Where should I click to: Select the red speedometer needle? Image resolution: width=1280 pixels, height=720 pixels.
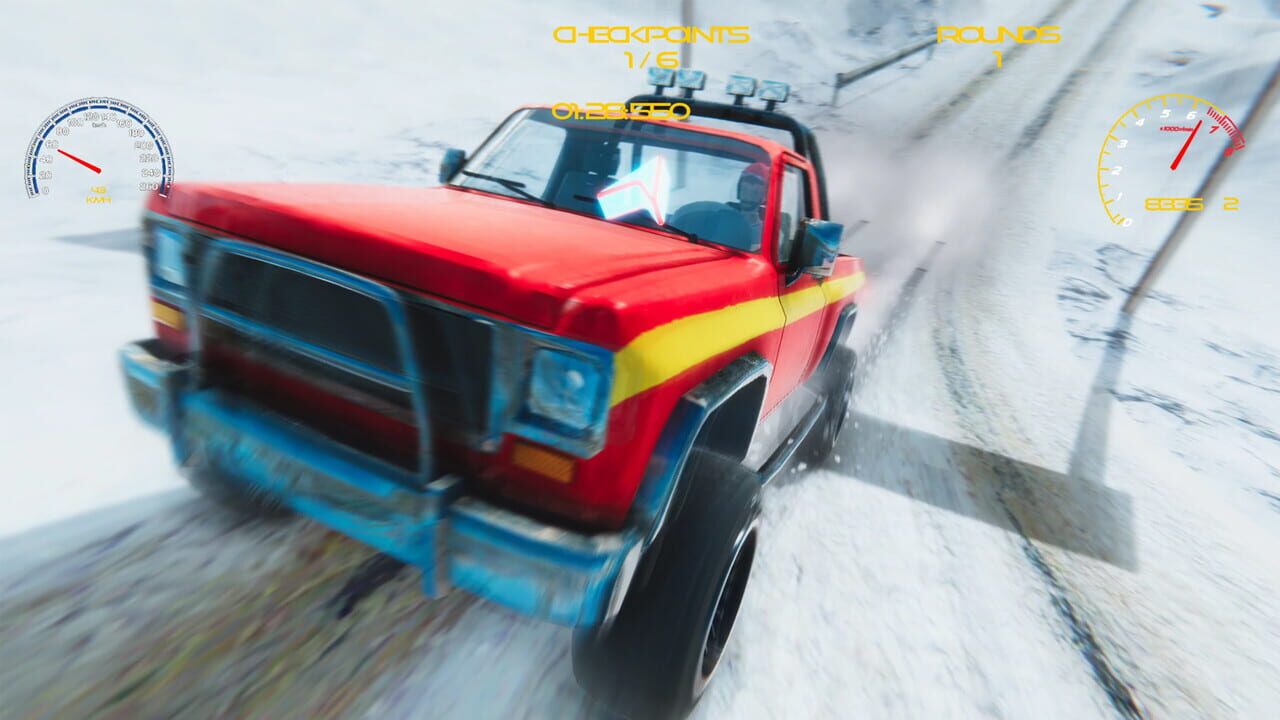[x=78, y=161]
